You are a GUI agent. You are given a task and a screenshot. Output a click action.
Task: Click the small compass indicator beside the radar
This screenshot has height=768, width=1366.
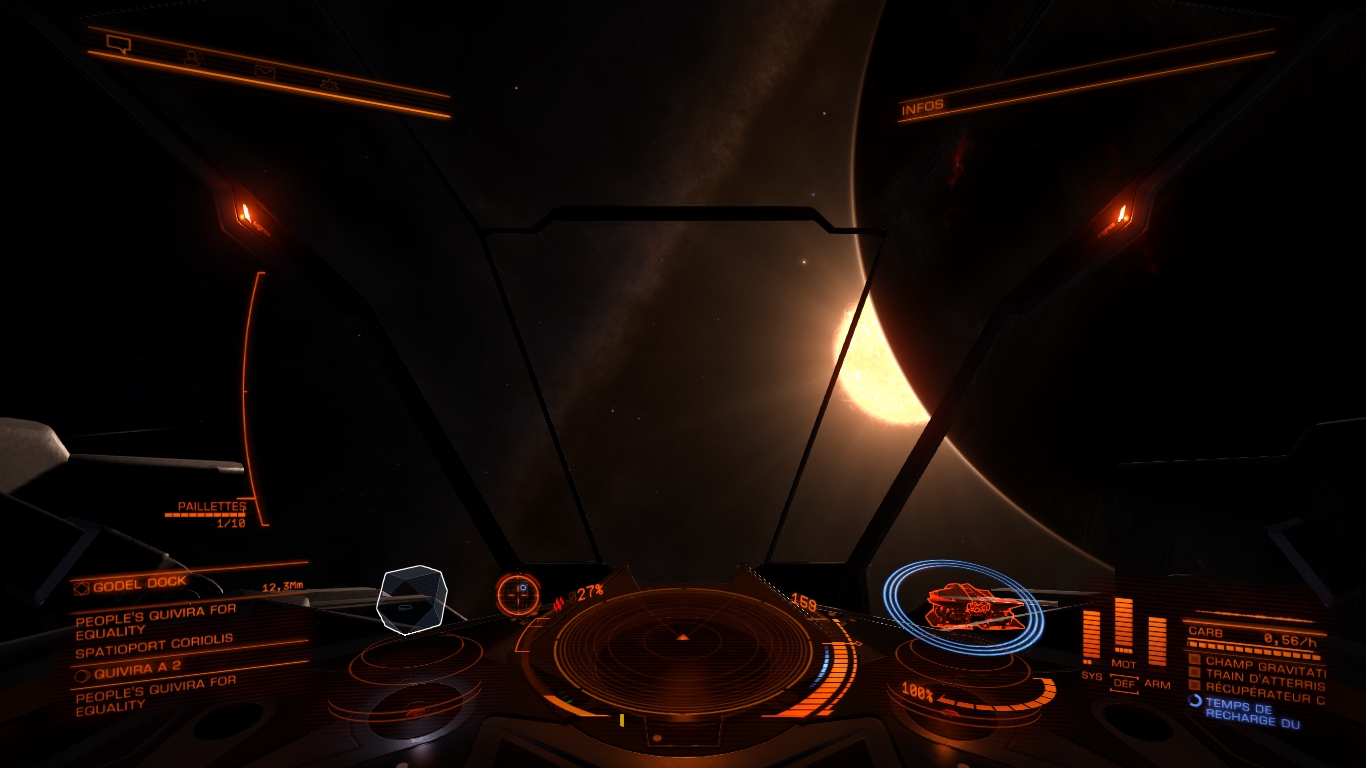click(518, 592)
